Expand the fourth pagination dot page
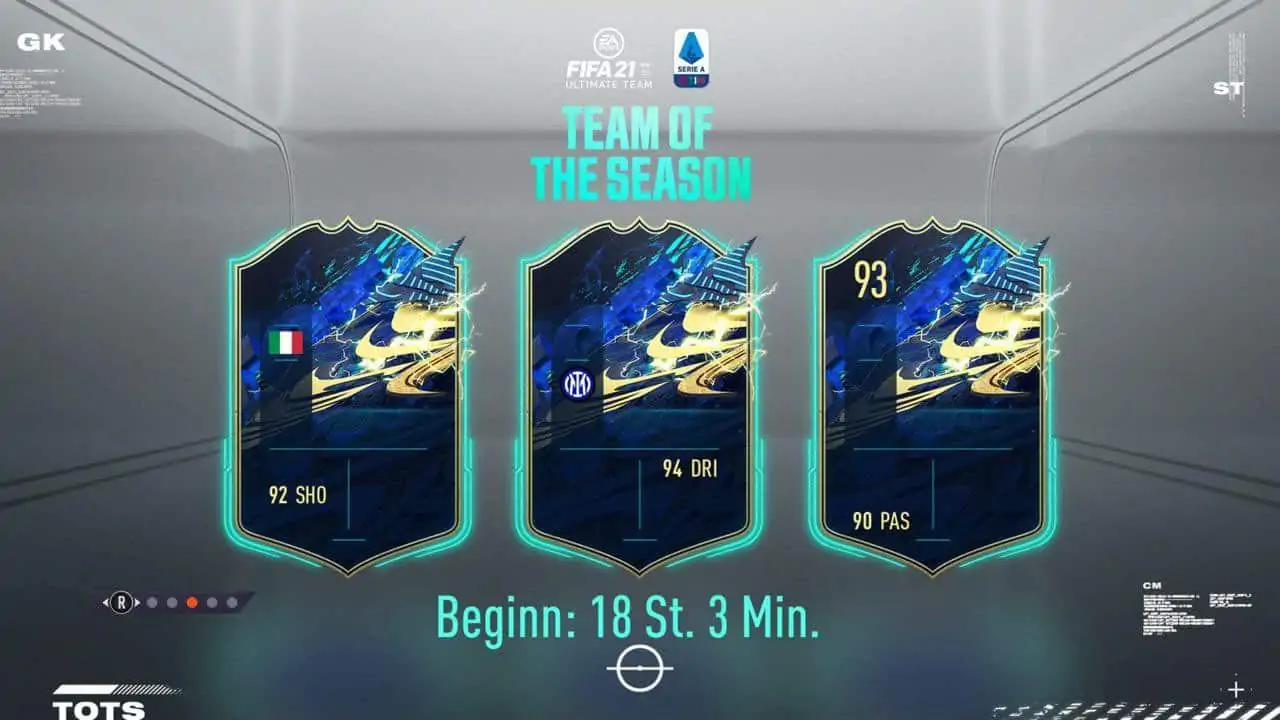This screenshot has height=720, width=1280. click(212, 602)
